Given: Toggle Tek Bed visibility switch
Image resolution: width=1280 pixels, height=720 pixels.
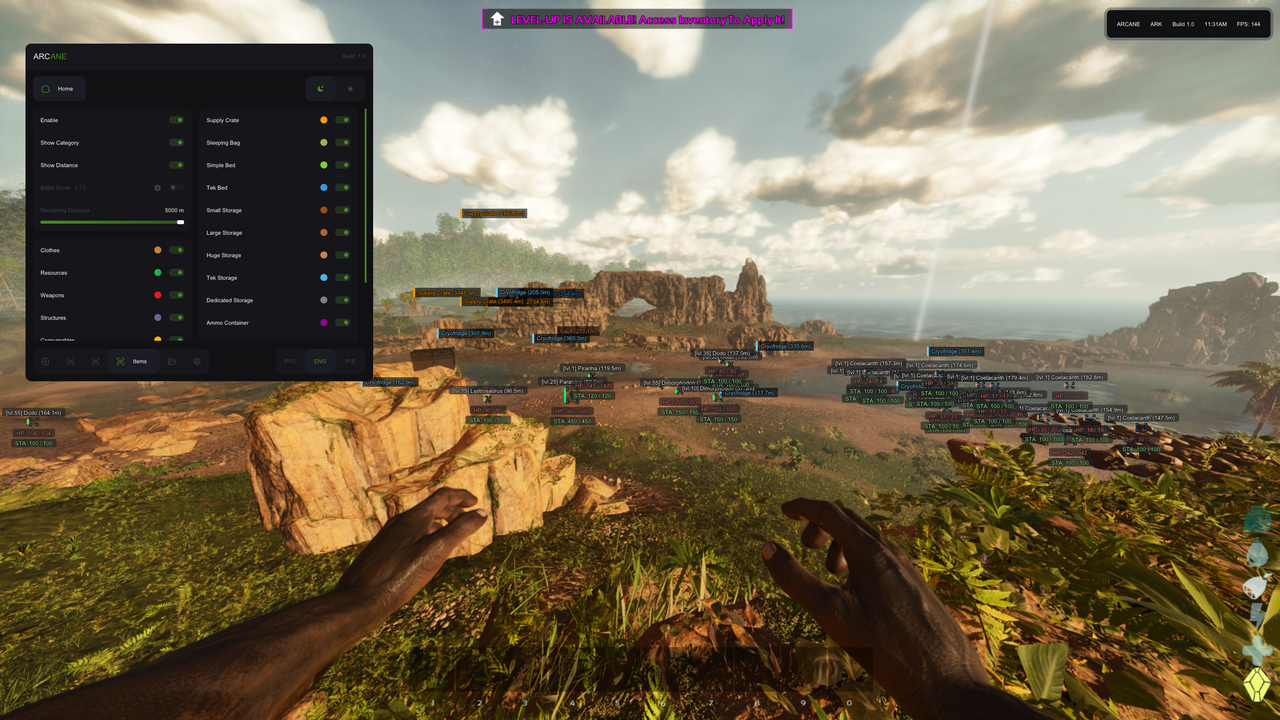Looking at the screenshot, I should [x=343, y=188].
